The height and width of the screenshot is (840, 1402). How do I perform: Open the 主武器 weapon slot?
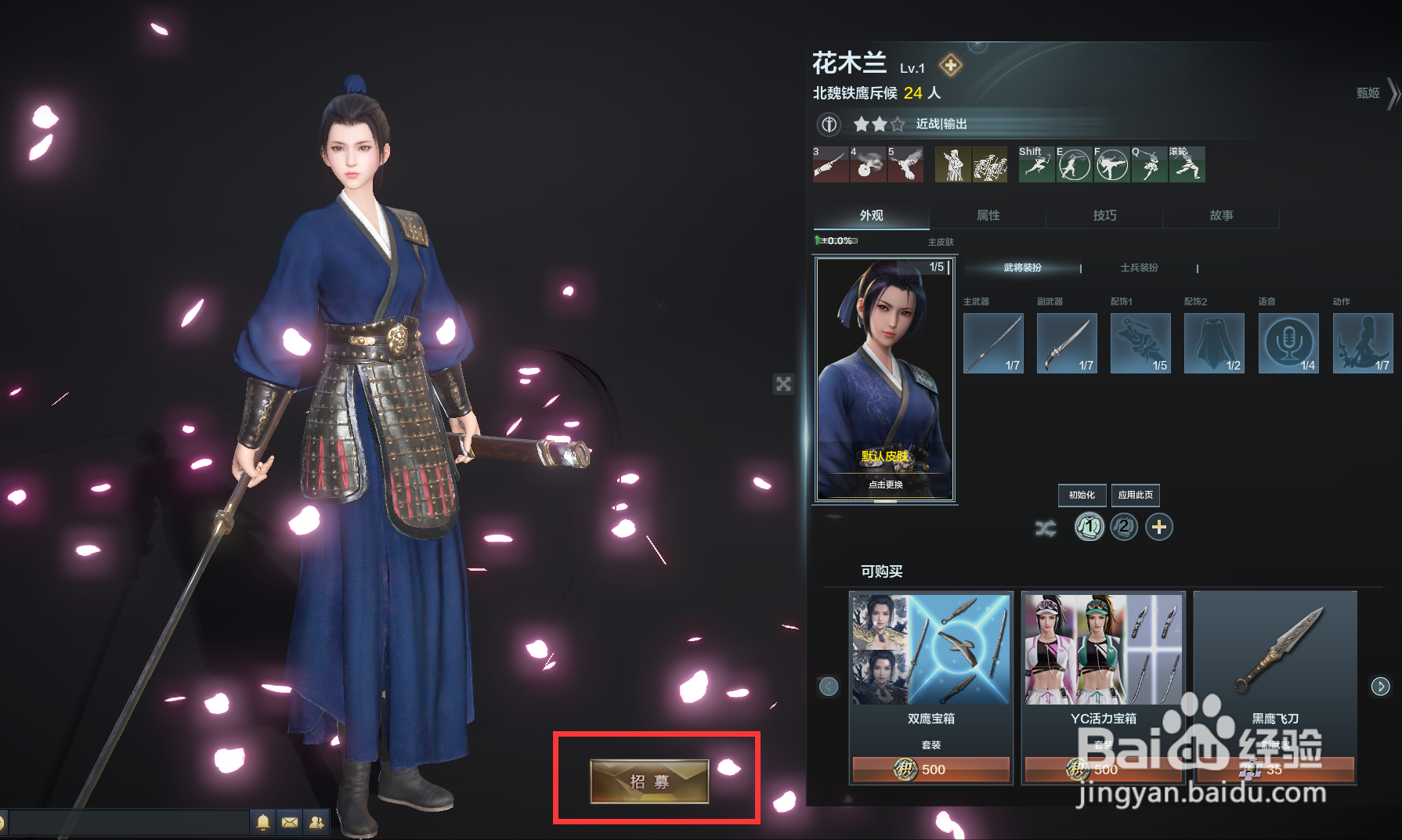point(992,343)
